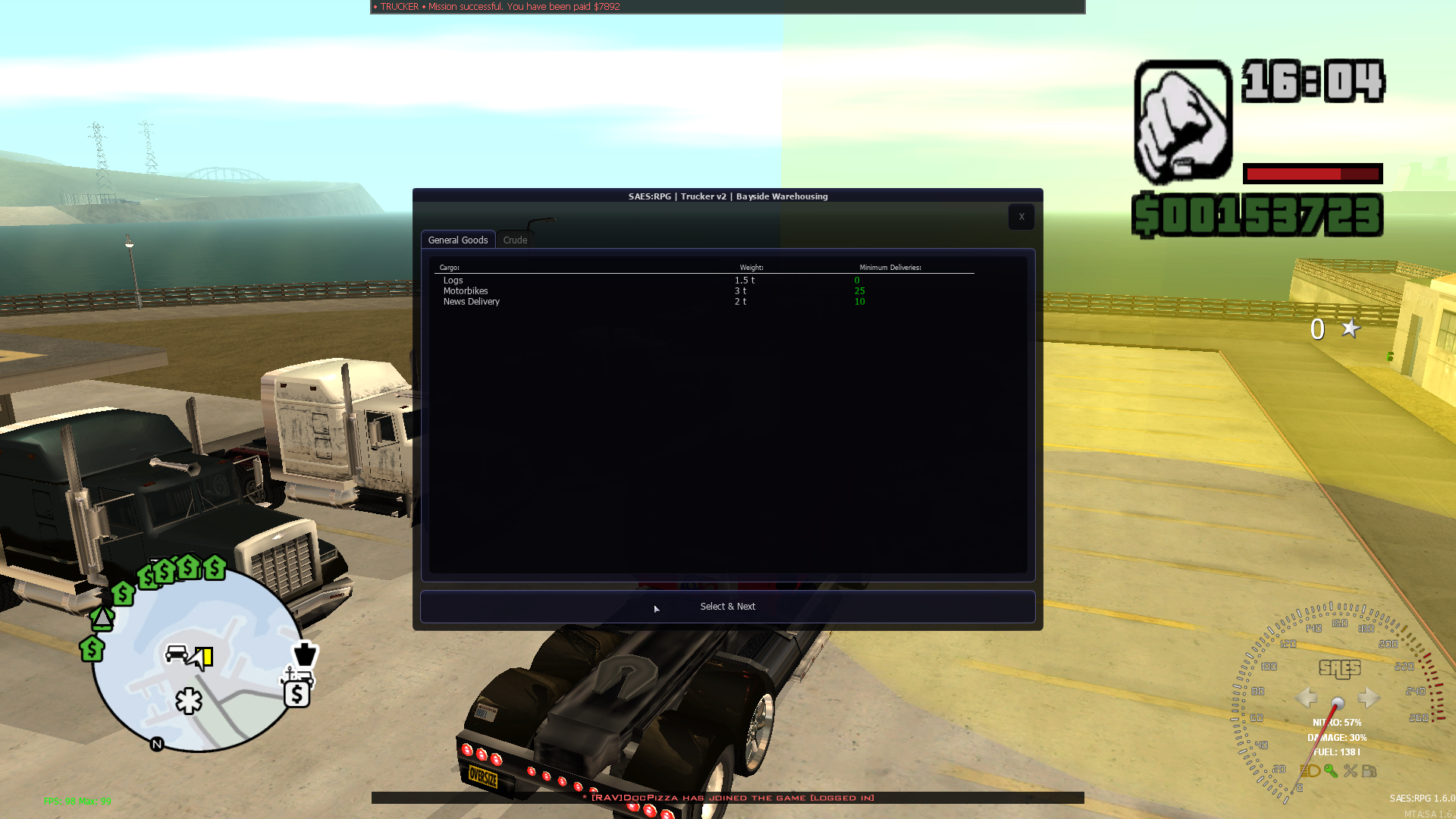Toggle the high beam headlight indicator

(x=1309, y=772)
